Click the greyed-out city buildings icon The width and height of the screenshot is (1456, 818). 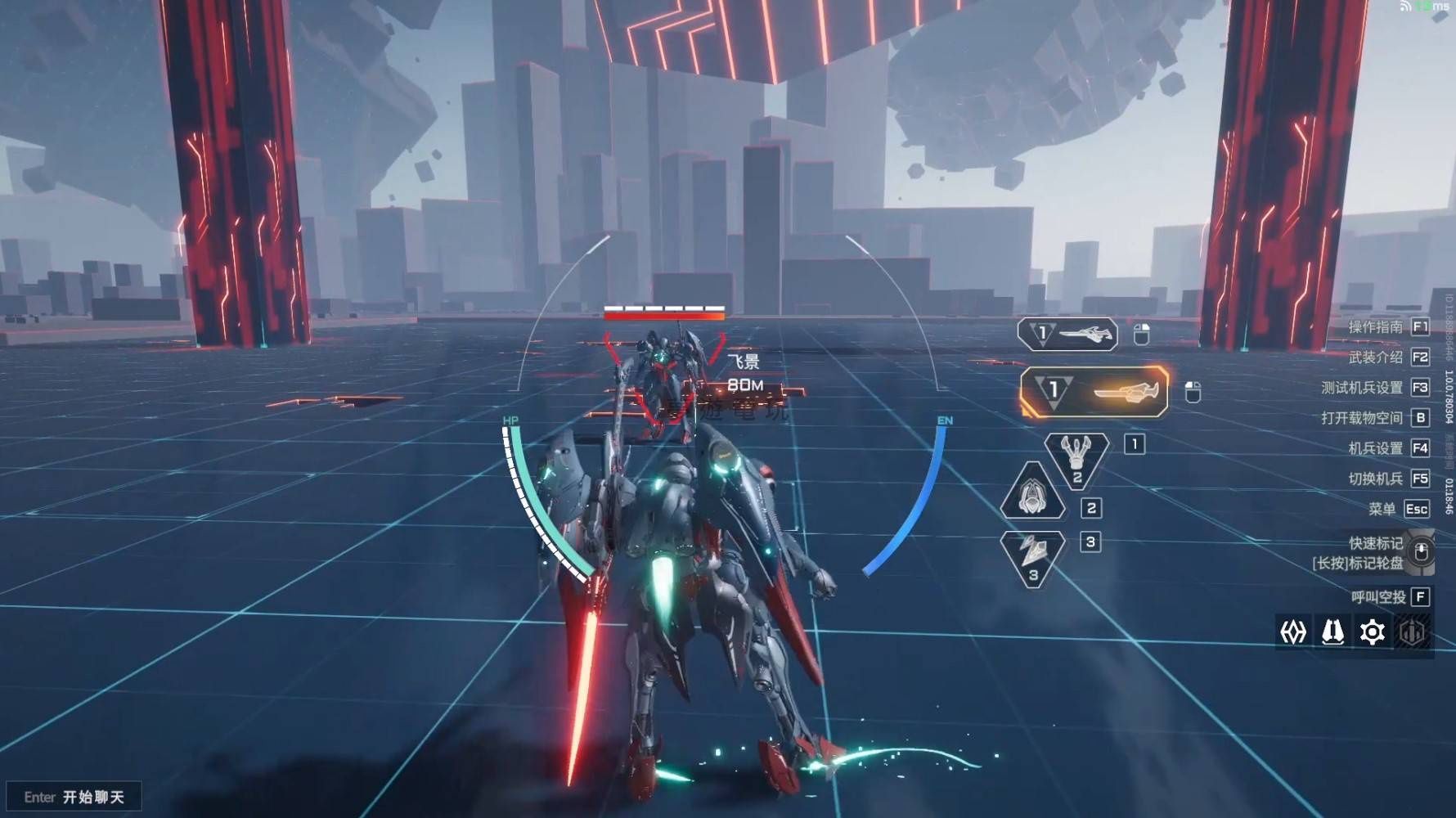[1413, 632]
